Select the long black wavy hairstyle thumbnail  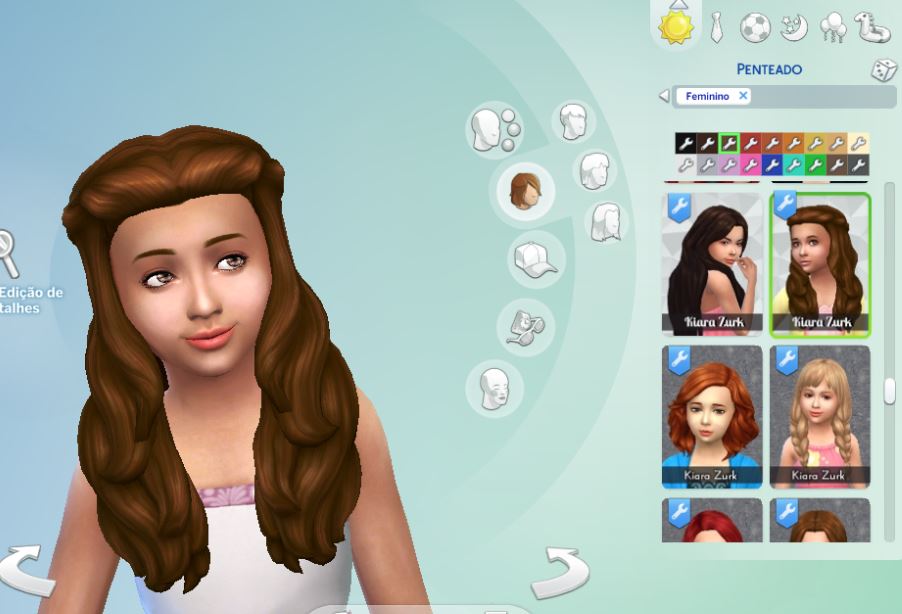tap(712, 264)
